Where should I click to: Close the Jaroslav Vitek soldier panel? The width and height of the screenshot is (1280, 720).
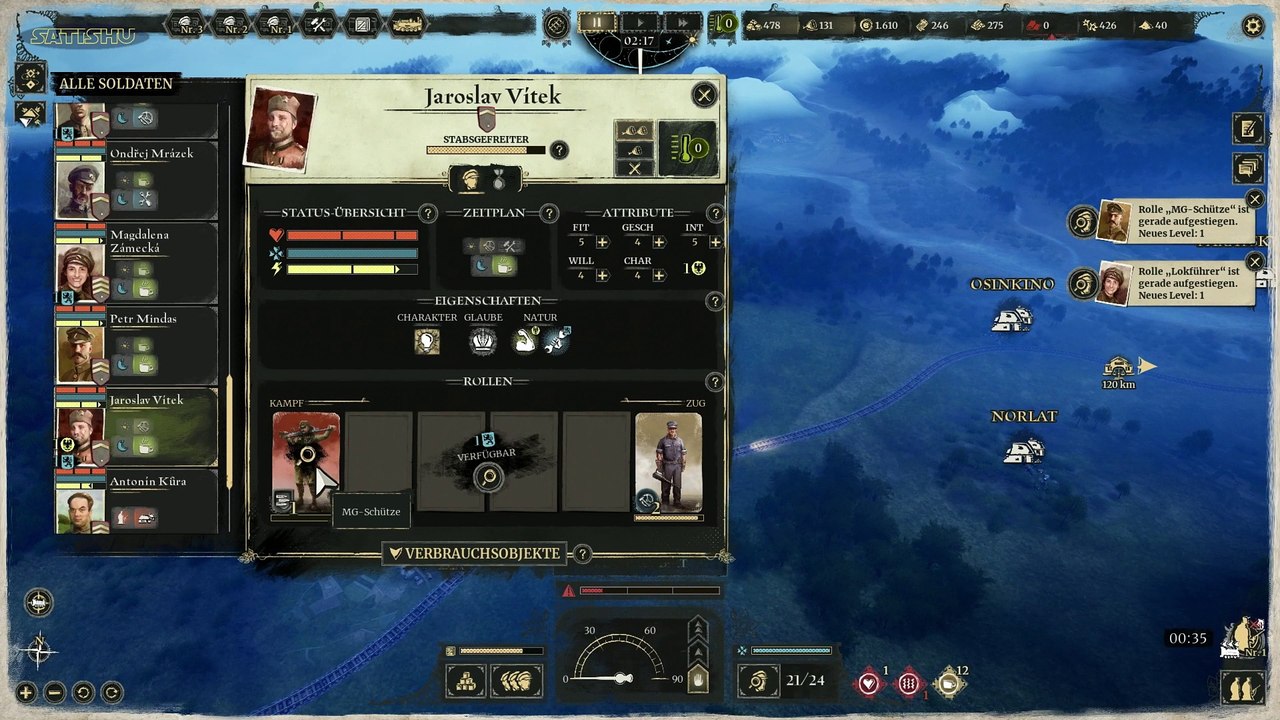(704, 95)
